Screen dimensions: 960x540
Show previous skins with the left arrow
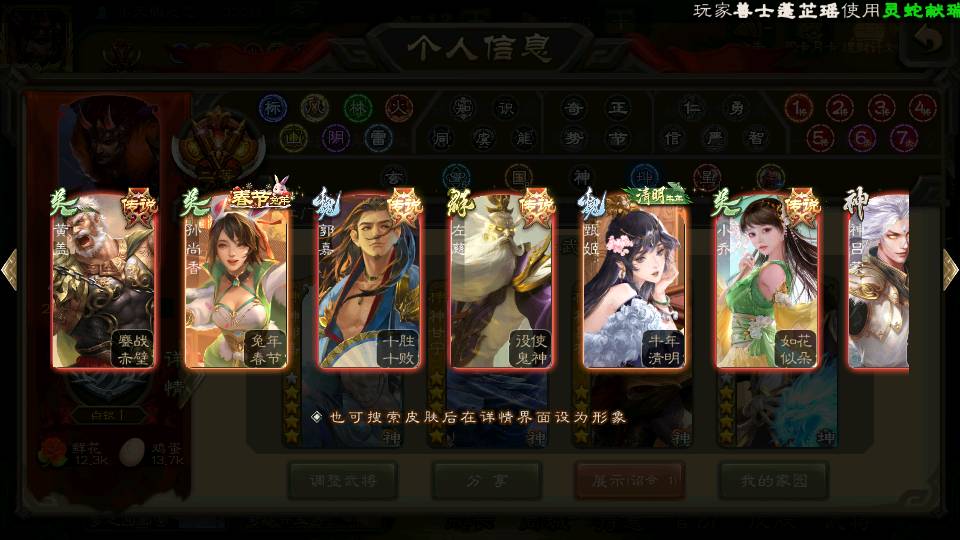tap(10, 270)
